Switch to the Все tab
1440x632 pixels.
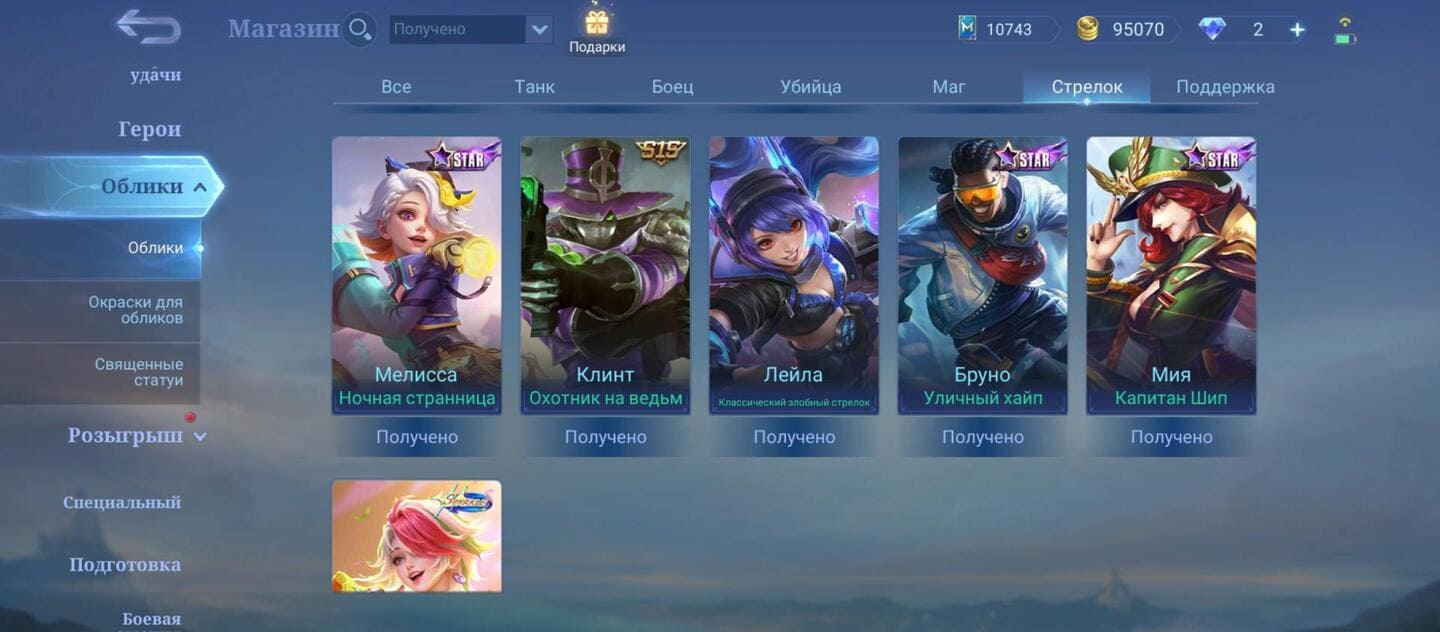[396, 87]
